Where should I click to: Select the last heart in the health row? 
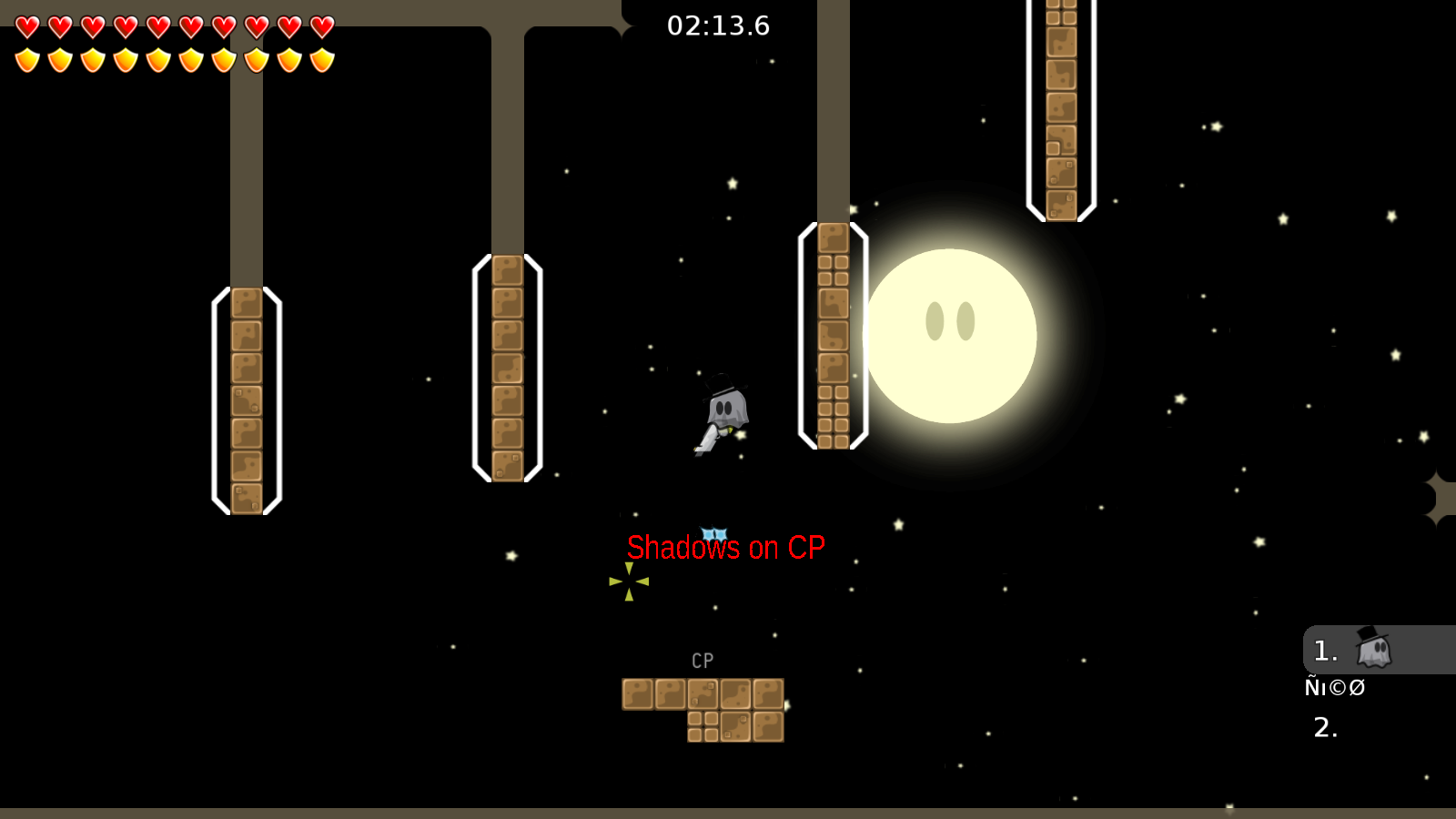click(323, 27)
